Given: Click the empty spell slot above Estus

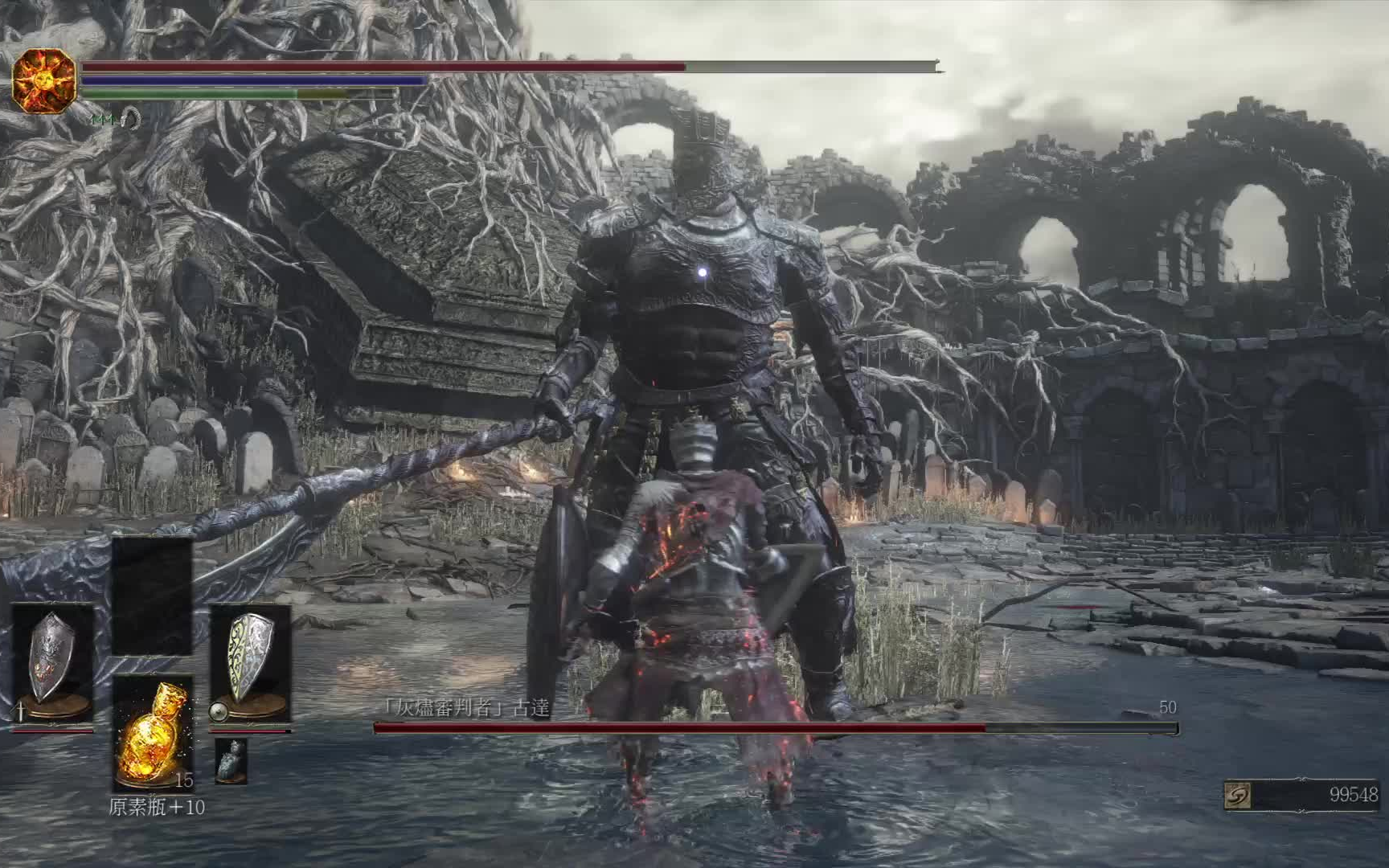Looking at the screenshot, I should pos(152,596).
